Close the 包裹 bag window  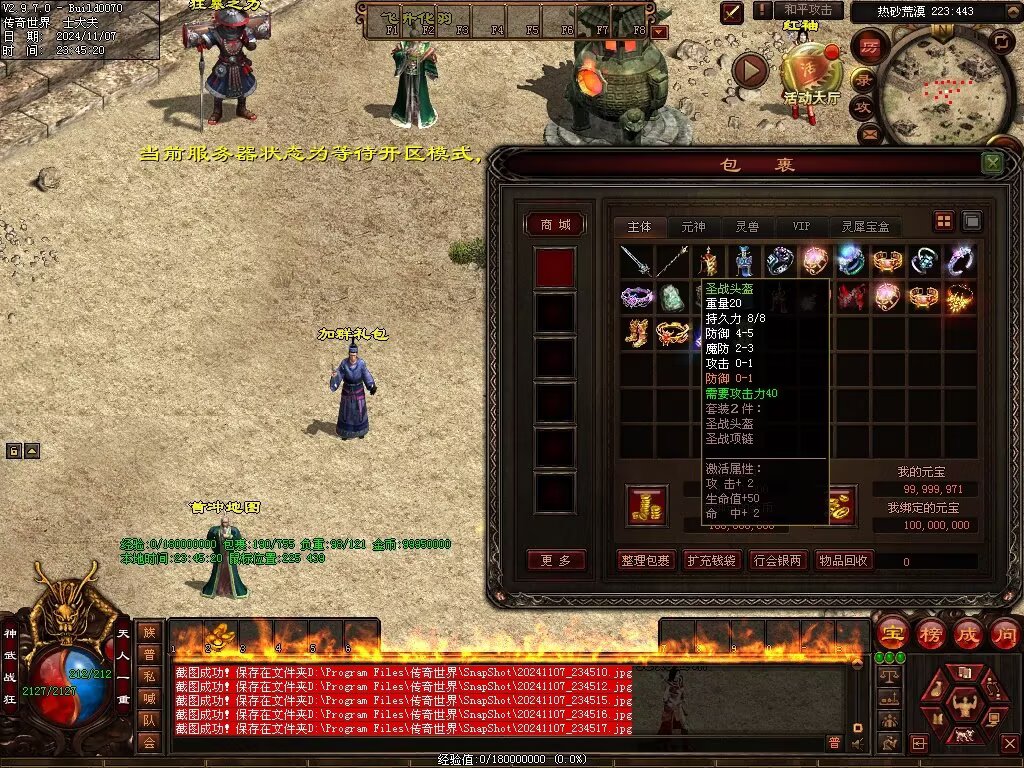click(x=992, y=163)
